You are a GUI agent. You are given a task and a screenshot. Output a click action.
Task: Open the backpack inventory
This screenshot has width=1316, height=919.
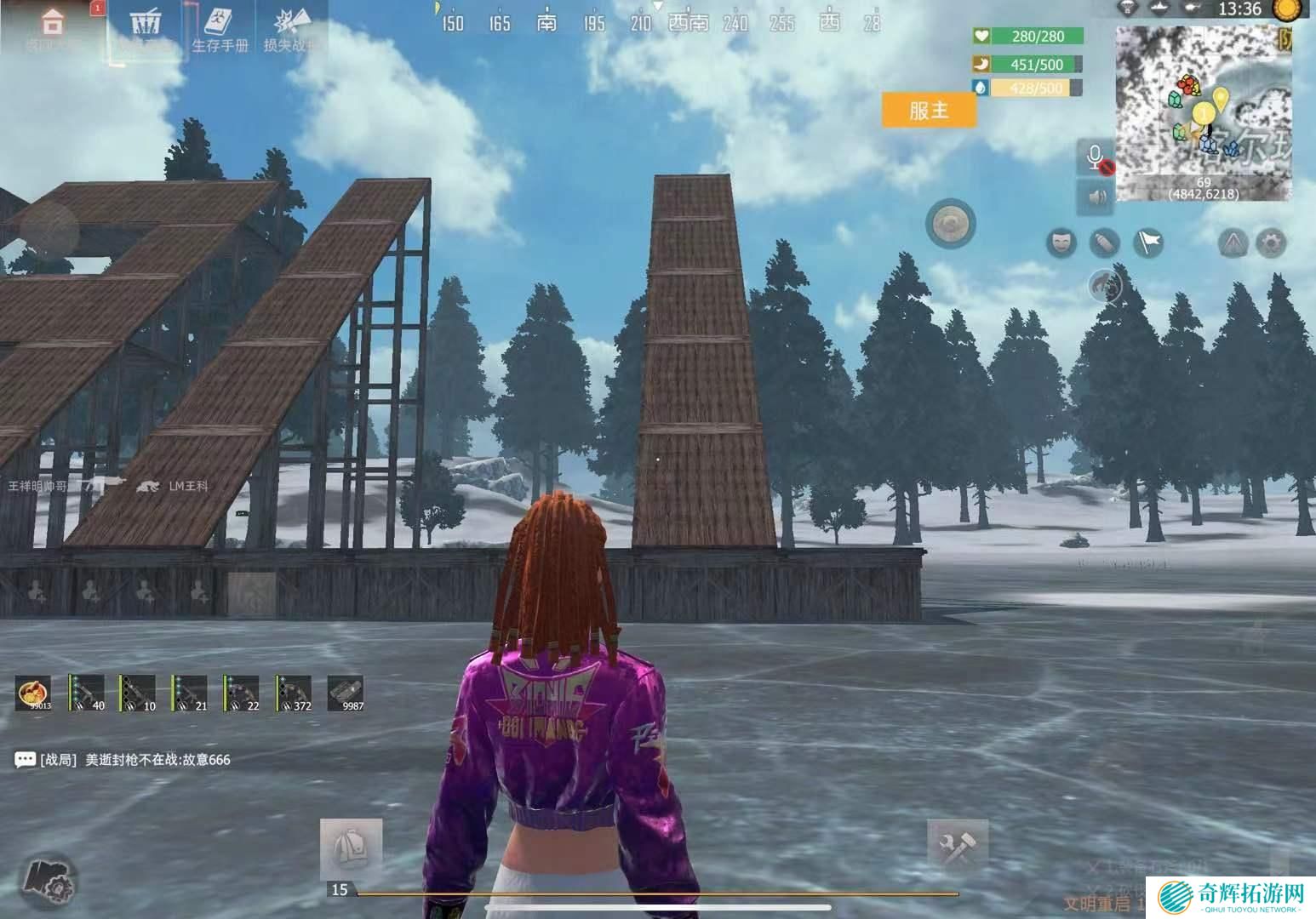click(x=351, y=848)
